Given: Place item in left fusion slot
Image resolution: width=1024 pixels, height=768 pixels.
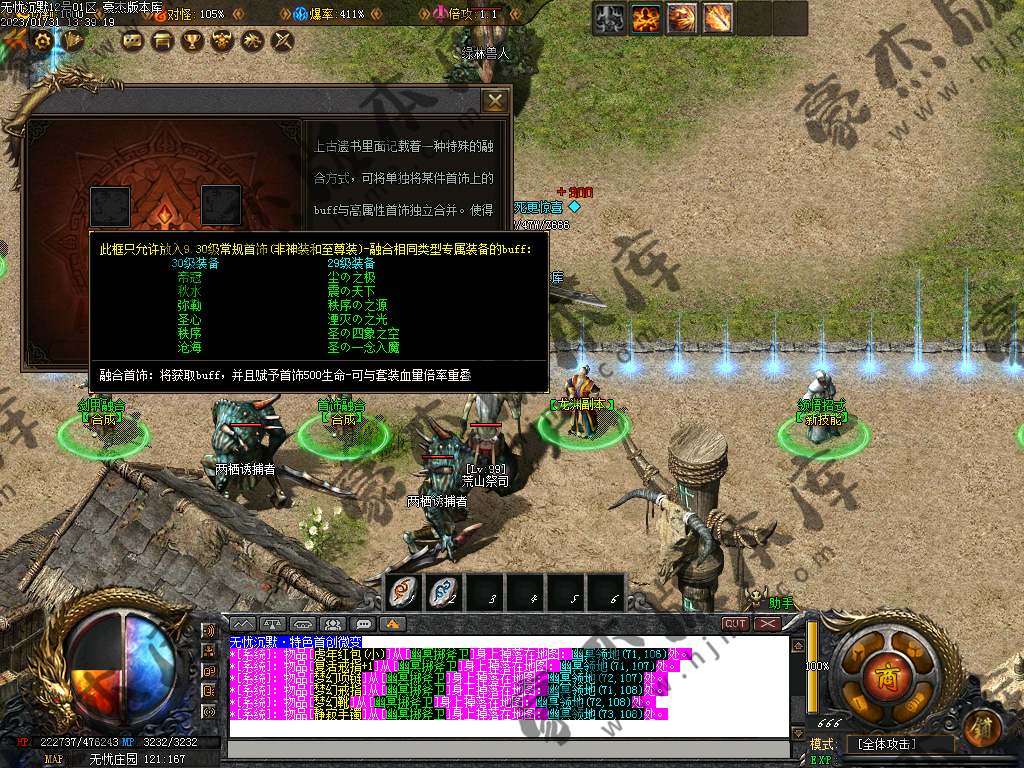Looking at the screenshot, I should (110, 206).
